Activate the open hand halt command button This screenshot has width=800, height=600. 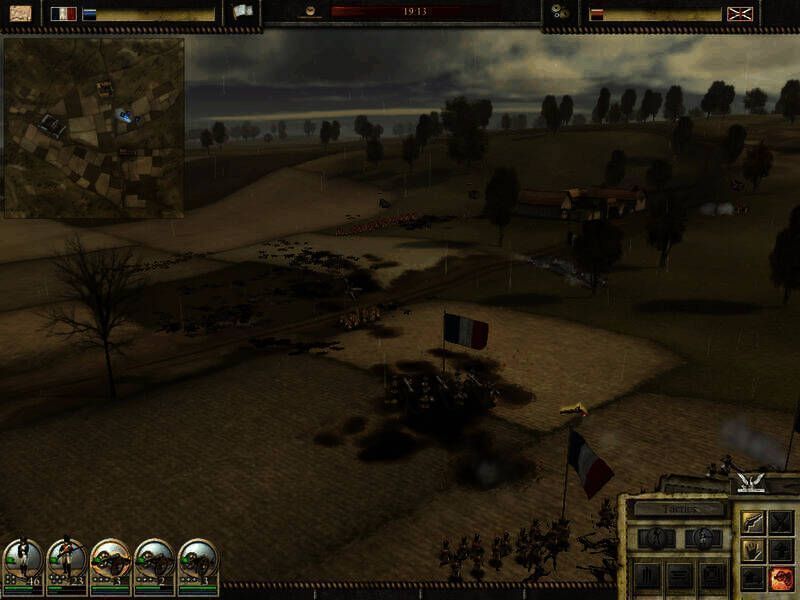pos(751,550)
